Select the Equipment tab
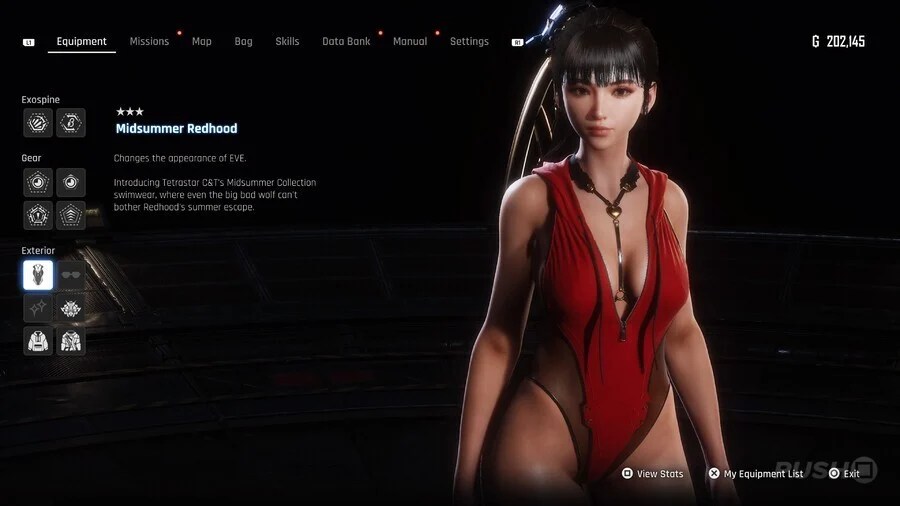The width and height of the screenshot is (900, 506). [x=82, y=42]
